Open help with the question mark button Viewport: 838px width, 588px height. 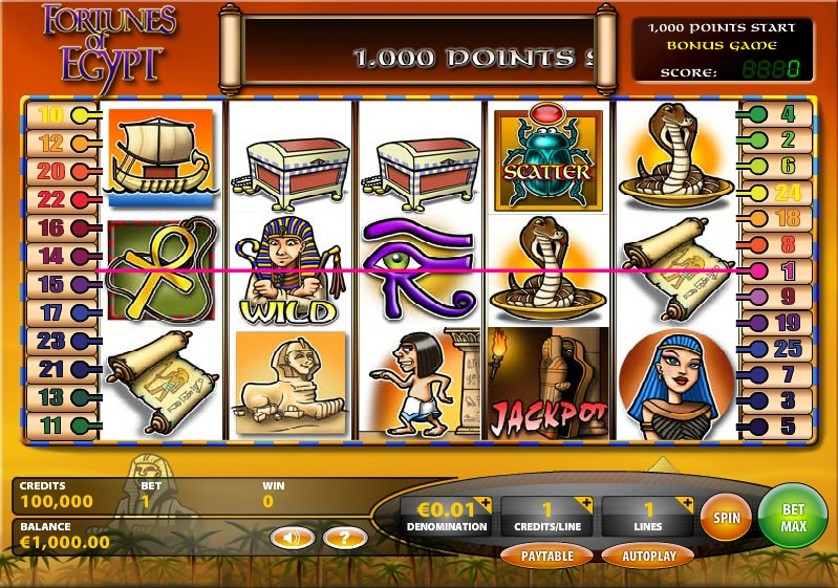(344, 538)
